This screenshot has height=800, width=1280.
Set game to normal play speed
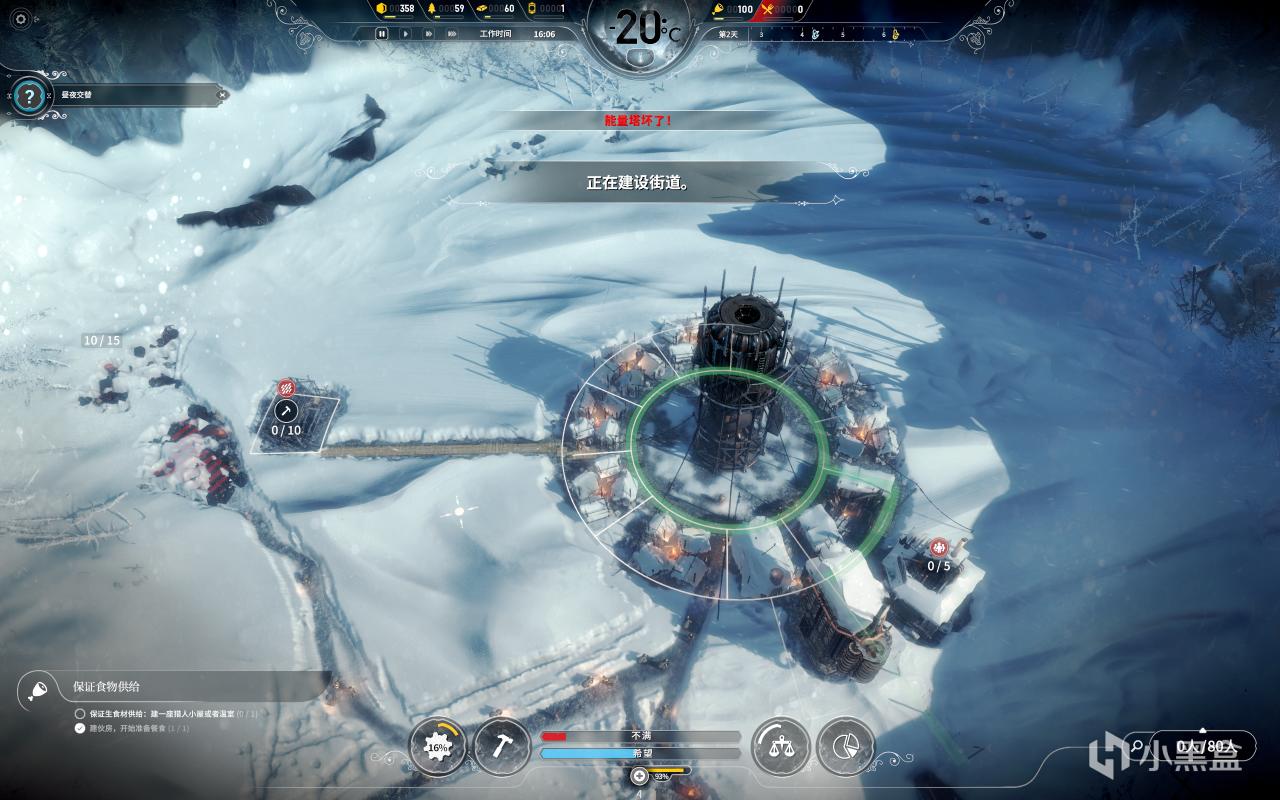click(405, 33)
